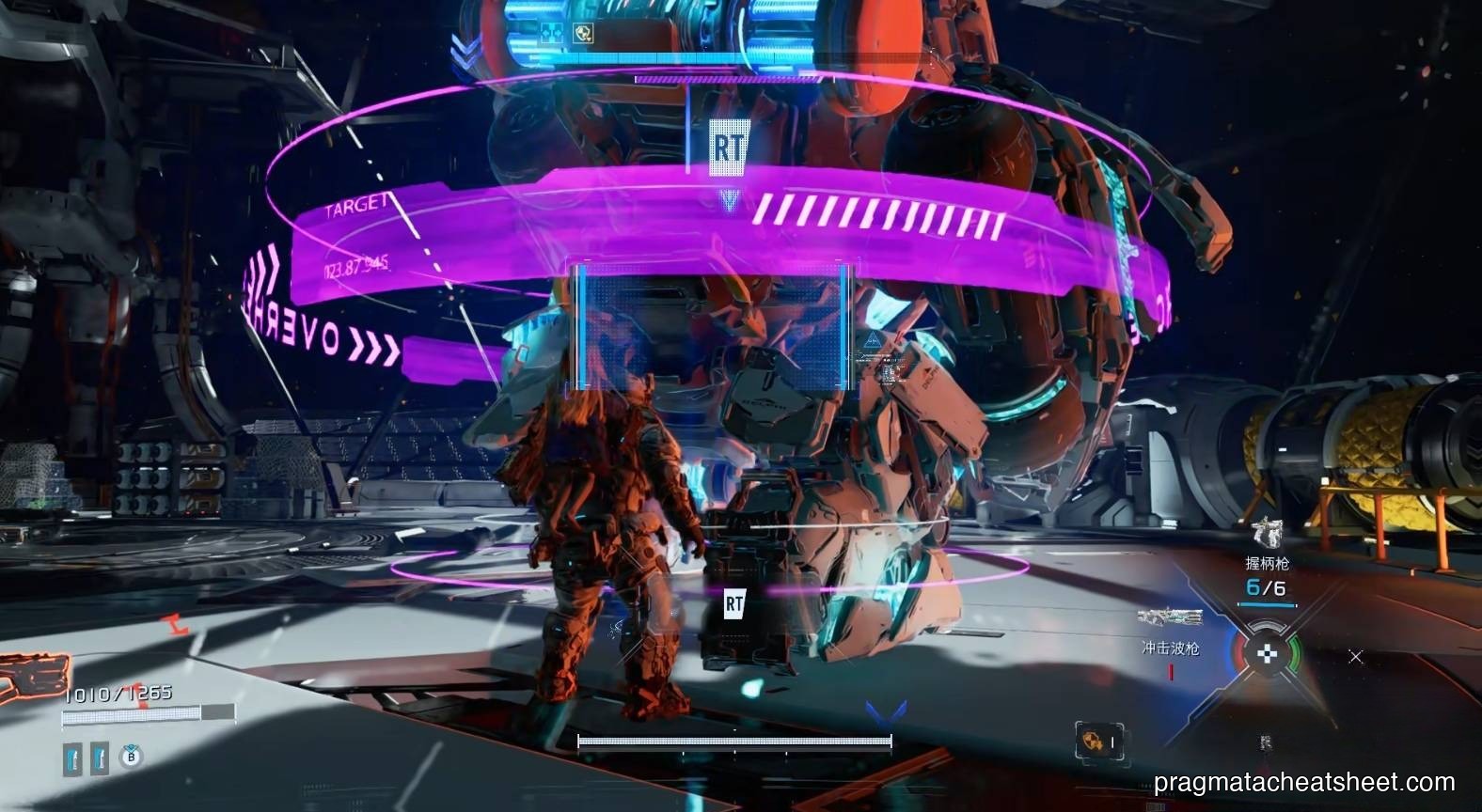The height and width of the screenshot is (812, 1482).
Task: Toggle the first blue spray item slot
Action: tap(73, 757)
